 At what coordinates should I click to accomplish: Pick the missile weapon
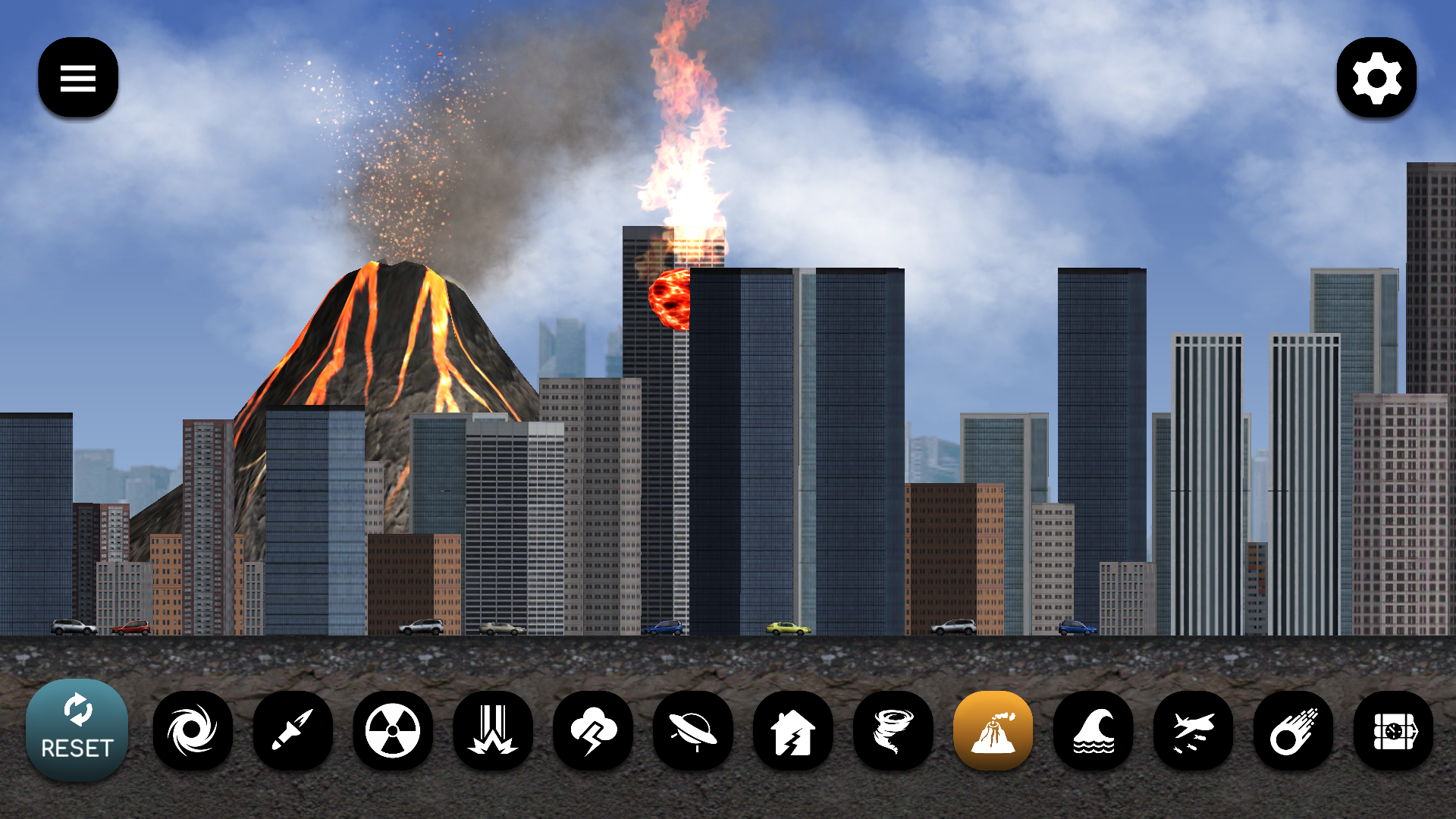pos(293,730)
